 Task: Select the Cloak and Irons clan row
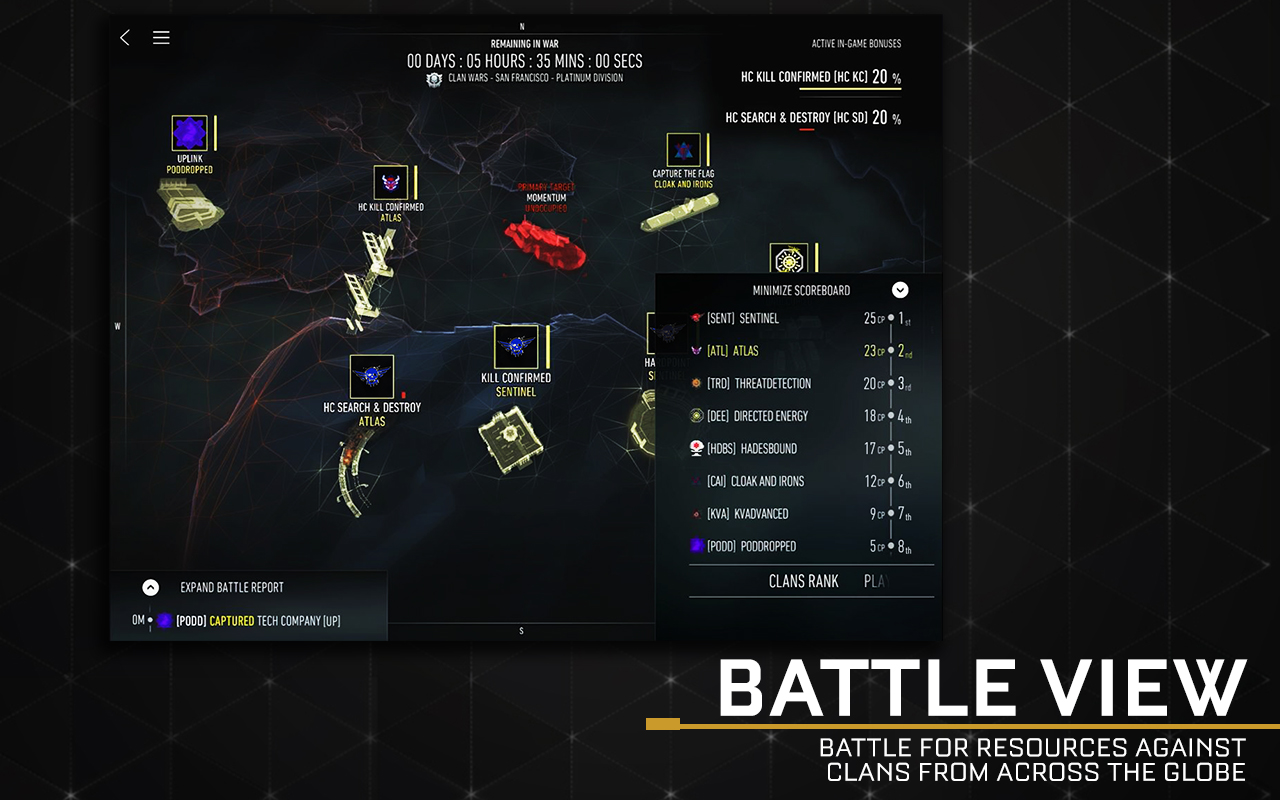point(800,481)
